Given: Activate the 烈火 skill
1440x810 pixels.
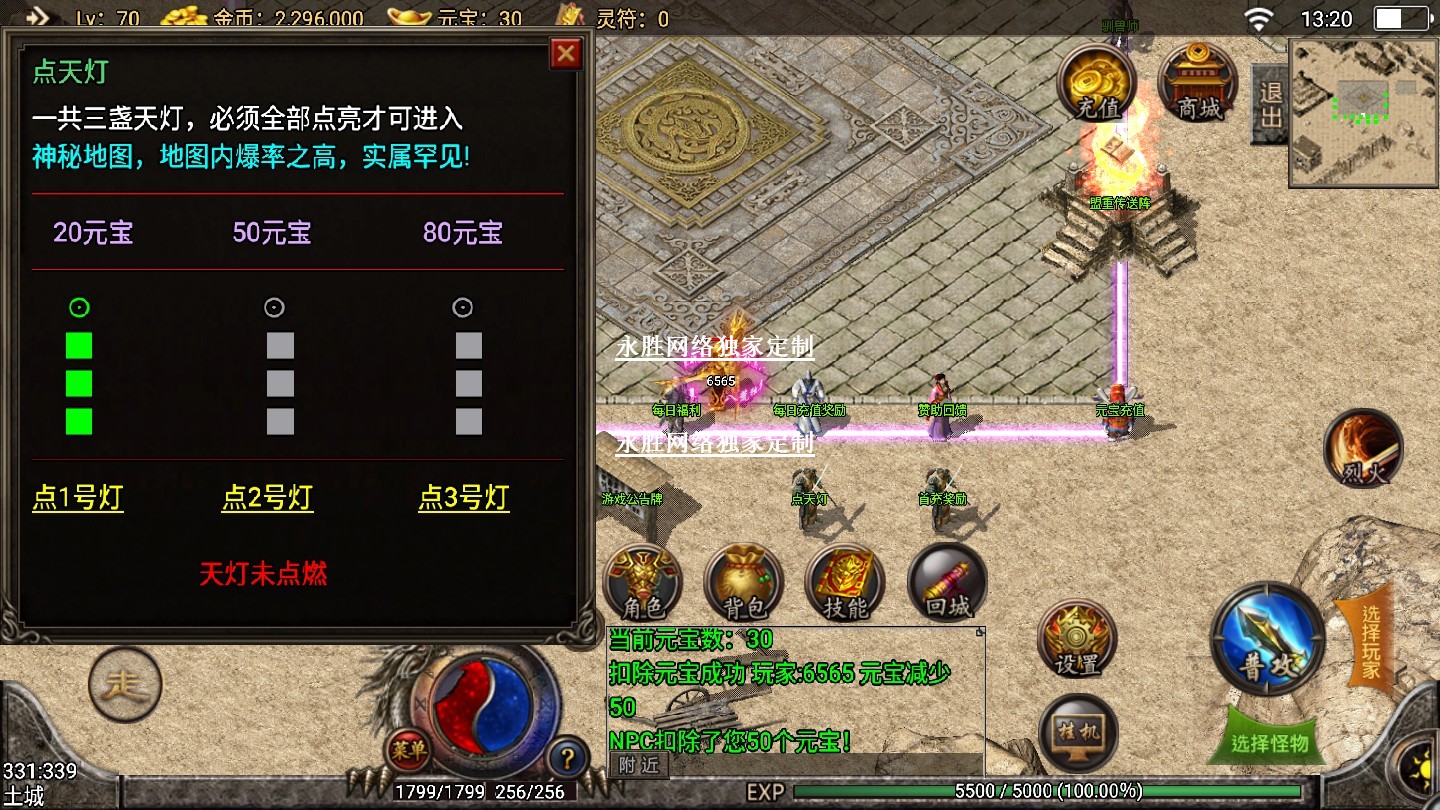Looking at the screenshot, I should (1363, 449).
